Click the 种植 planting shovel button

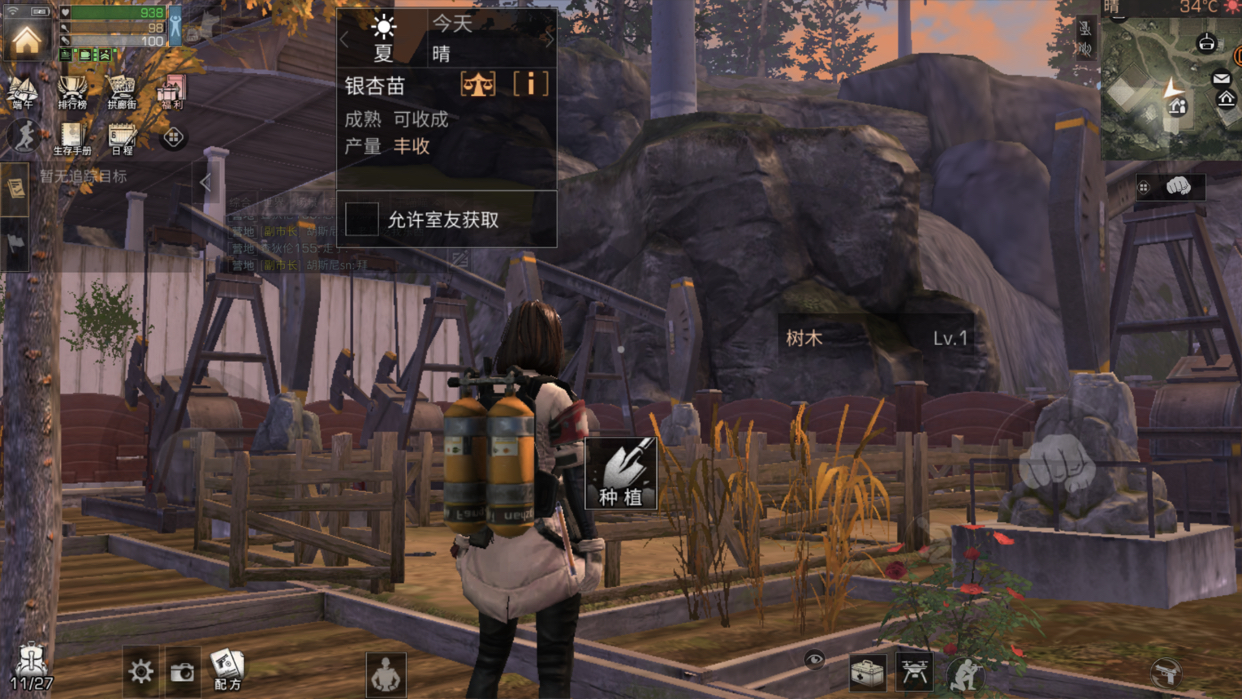point(621,473)
